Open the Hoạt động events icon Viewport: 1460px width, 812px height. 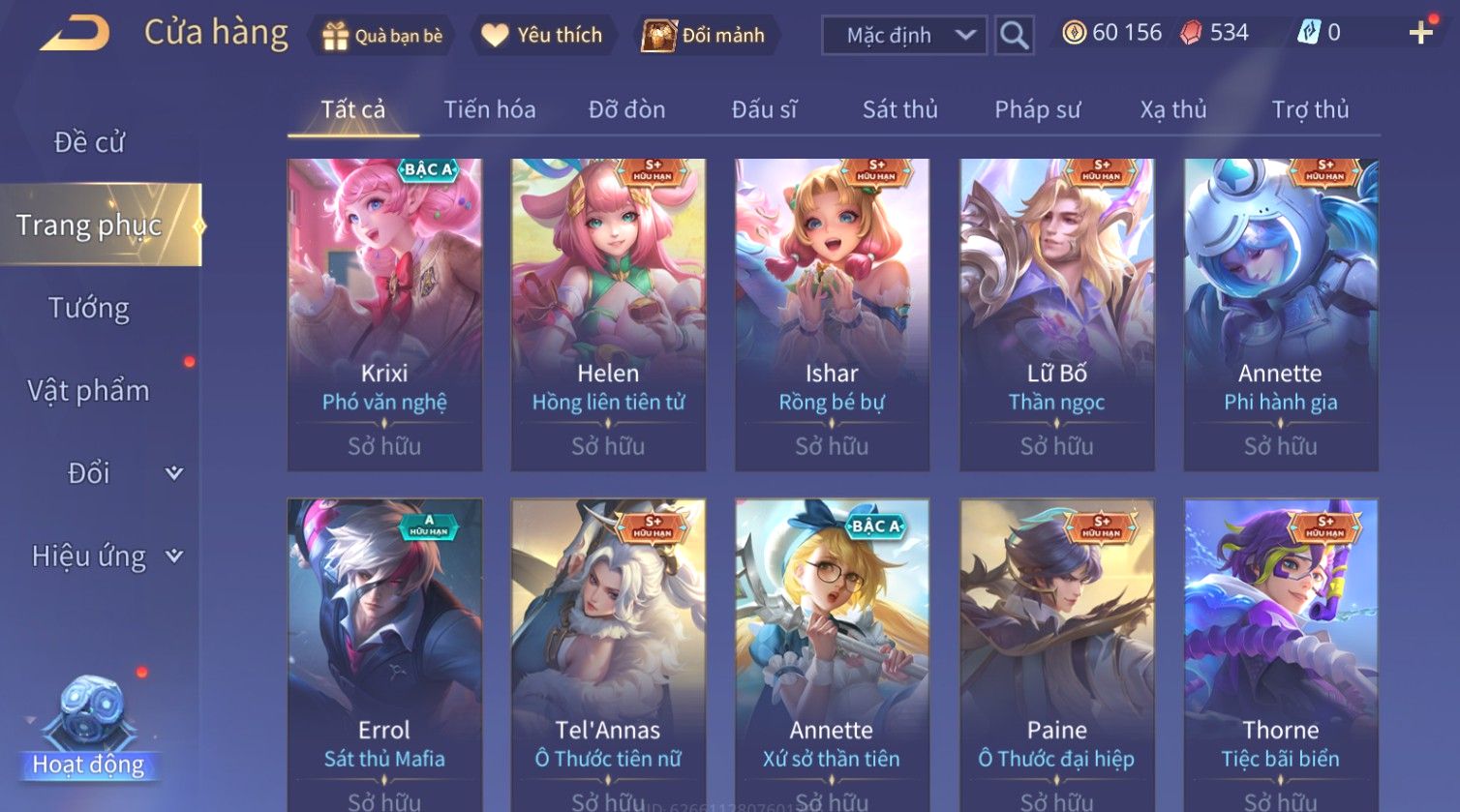(89, 726)
